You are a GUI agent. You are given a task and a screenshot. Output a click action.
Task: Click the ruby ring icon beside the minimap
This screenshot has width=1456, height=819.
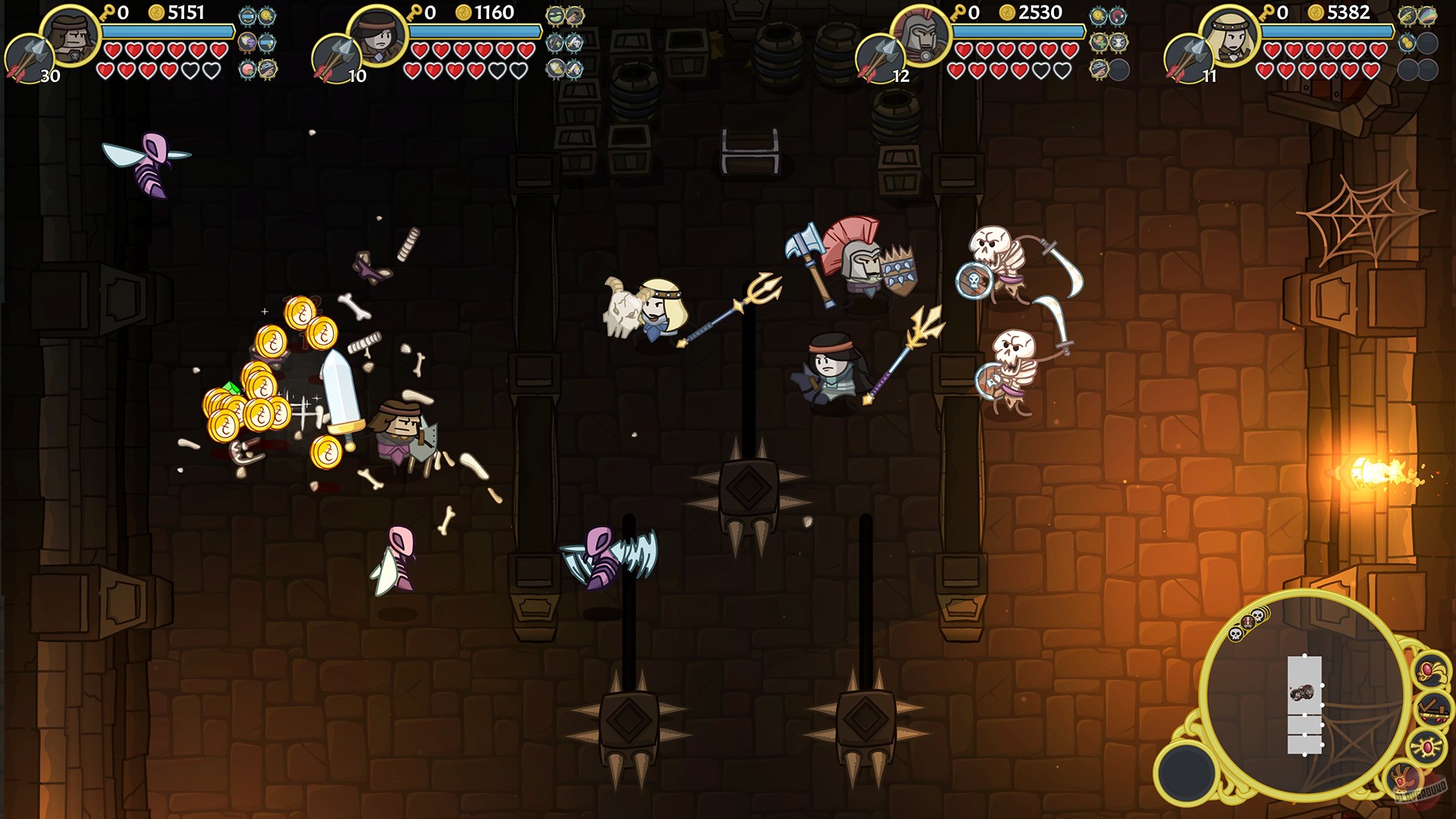click(x=1431, y=670)
